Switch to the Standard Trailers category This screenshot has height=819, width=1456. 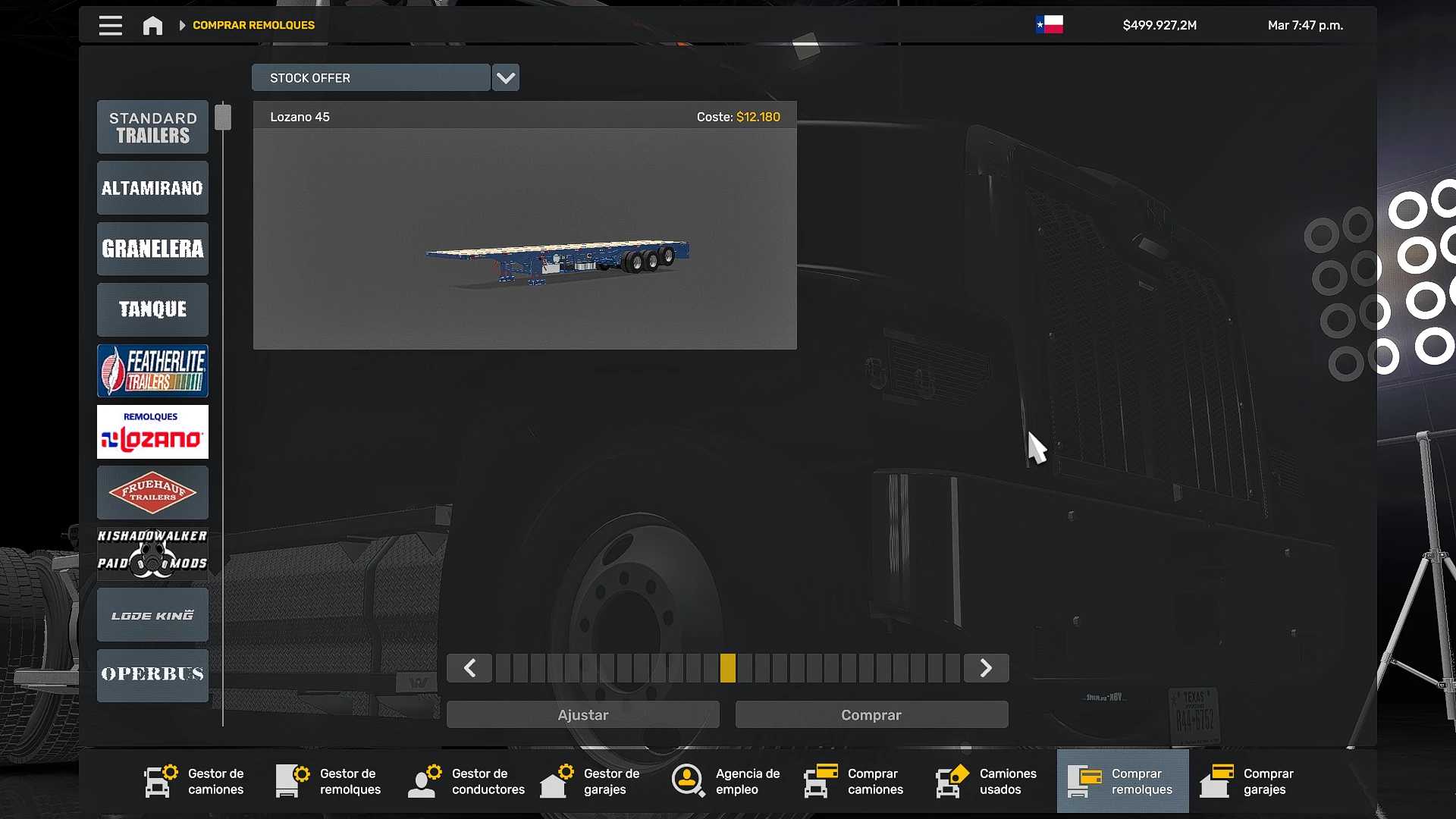[x=152, y=127]
